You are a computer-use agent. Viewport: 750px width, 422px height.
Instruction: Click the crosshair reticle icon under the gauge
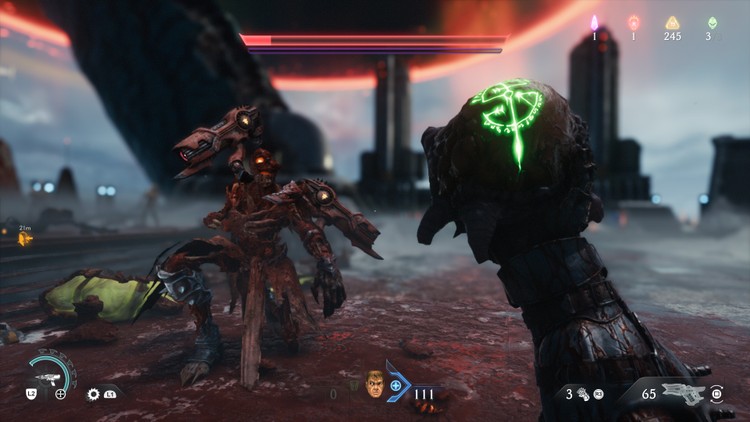coord(61,394)
